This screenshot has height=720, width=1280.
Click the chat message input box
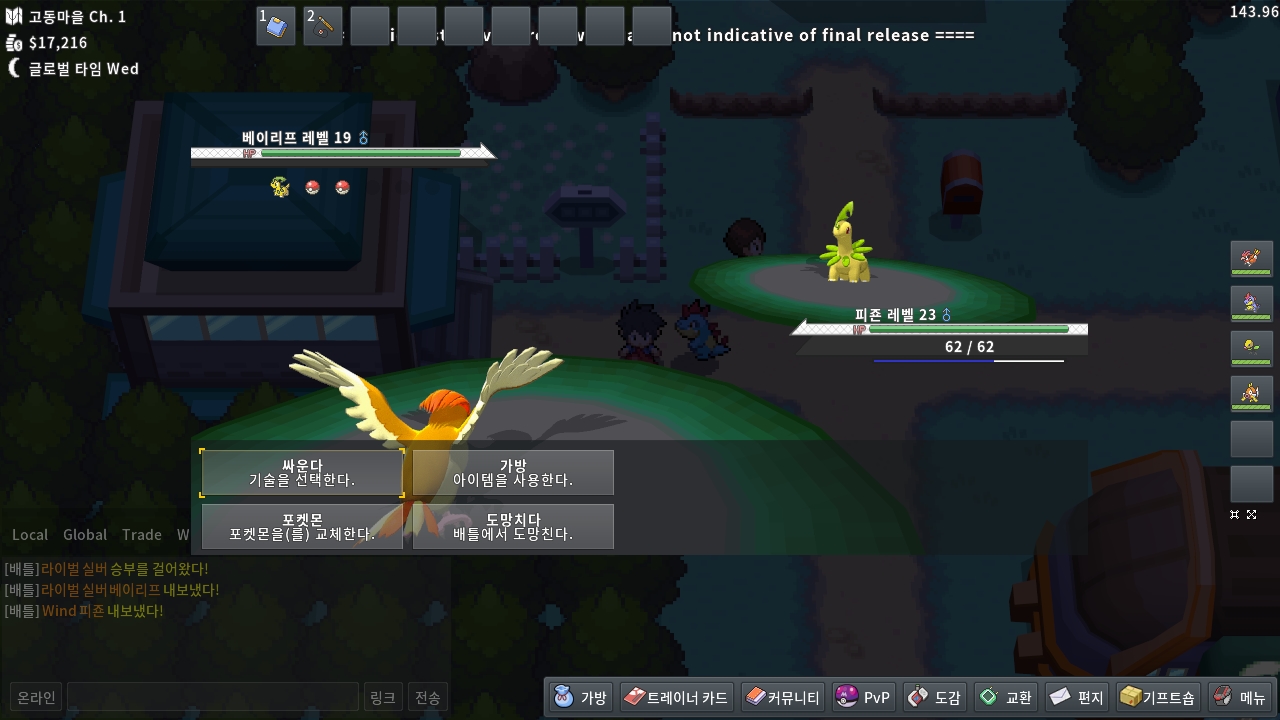[212, 697]
